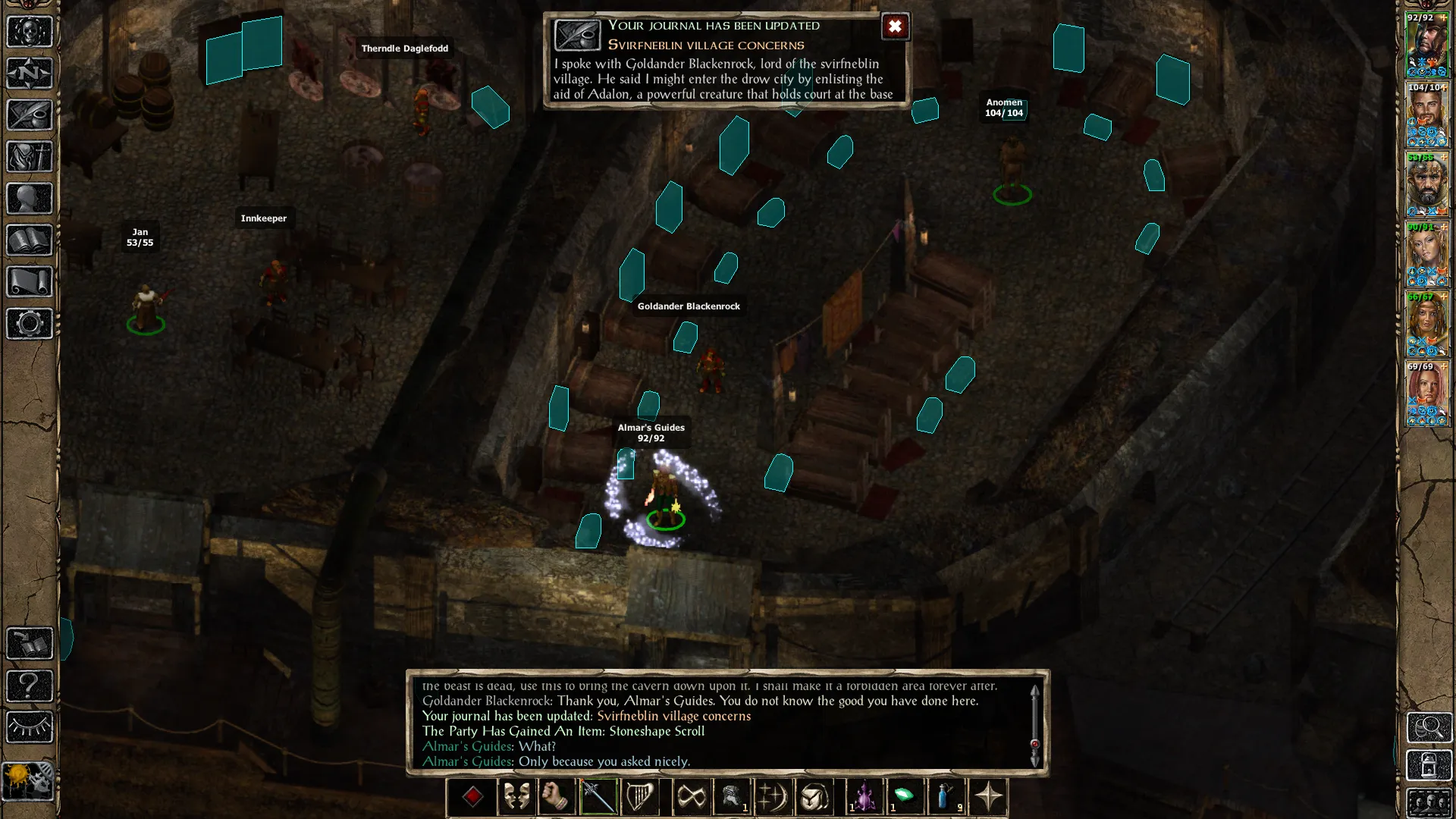Open the priest scroll screen
1456x819 pixels.
30,282
